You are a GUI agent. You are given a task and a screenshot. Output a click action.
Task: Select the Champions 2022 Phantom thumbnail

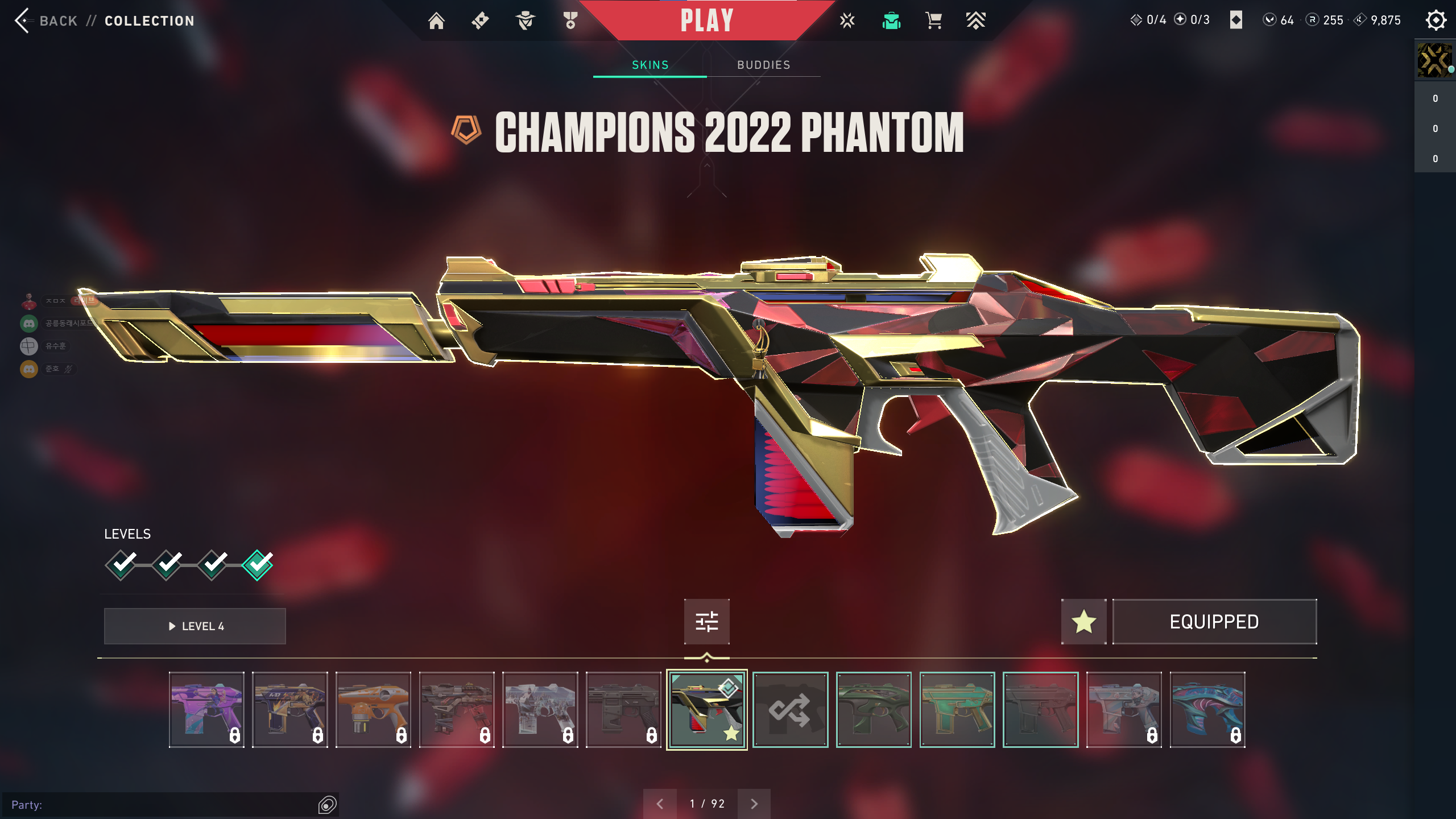pyautogui.click(x=707, y=710)
